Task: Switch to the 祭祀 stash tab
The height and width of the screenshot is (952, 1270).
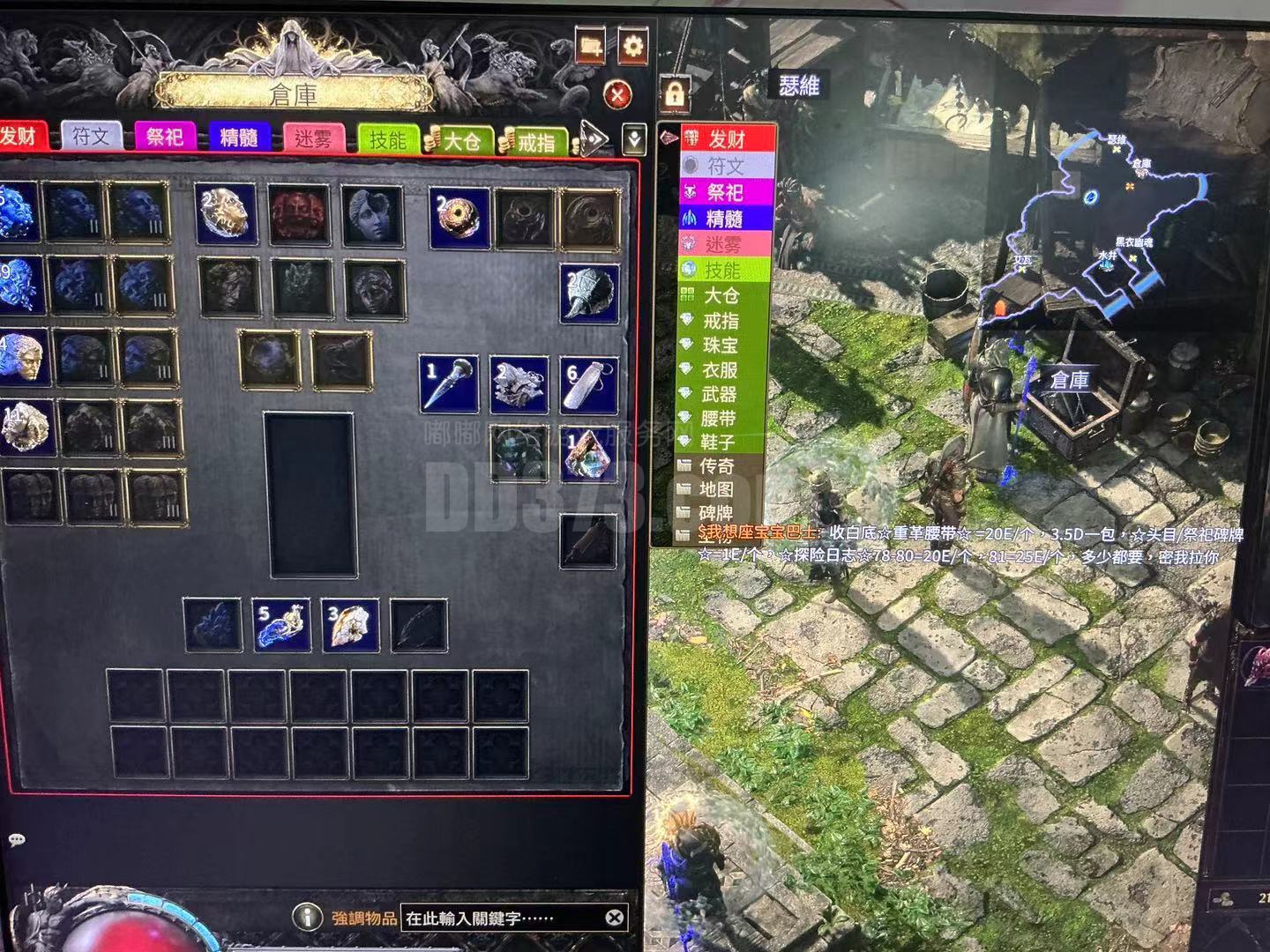Action: click(165, 137)
